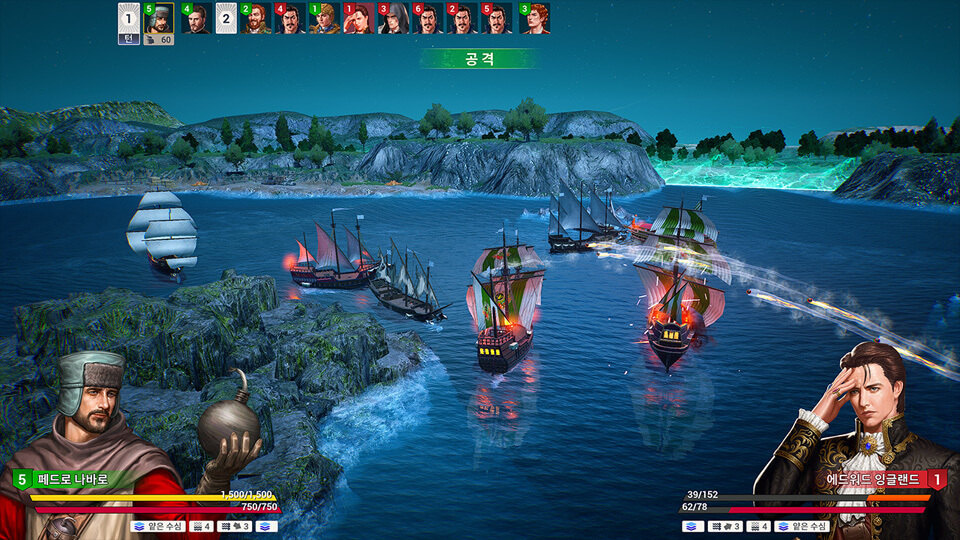Viewport: 960px width, 540px height.
Task: Click the turn 1 marker card
Action: (128, 18)
